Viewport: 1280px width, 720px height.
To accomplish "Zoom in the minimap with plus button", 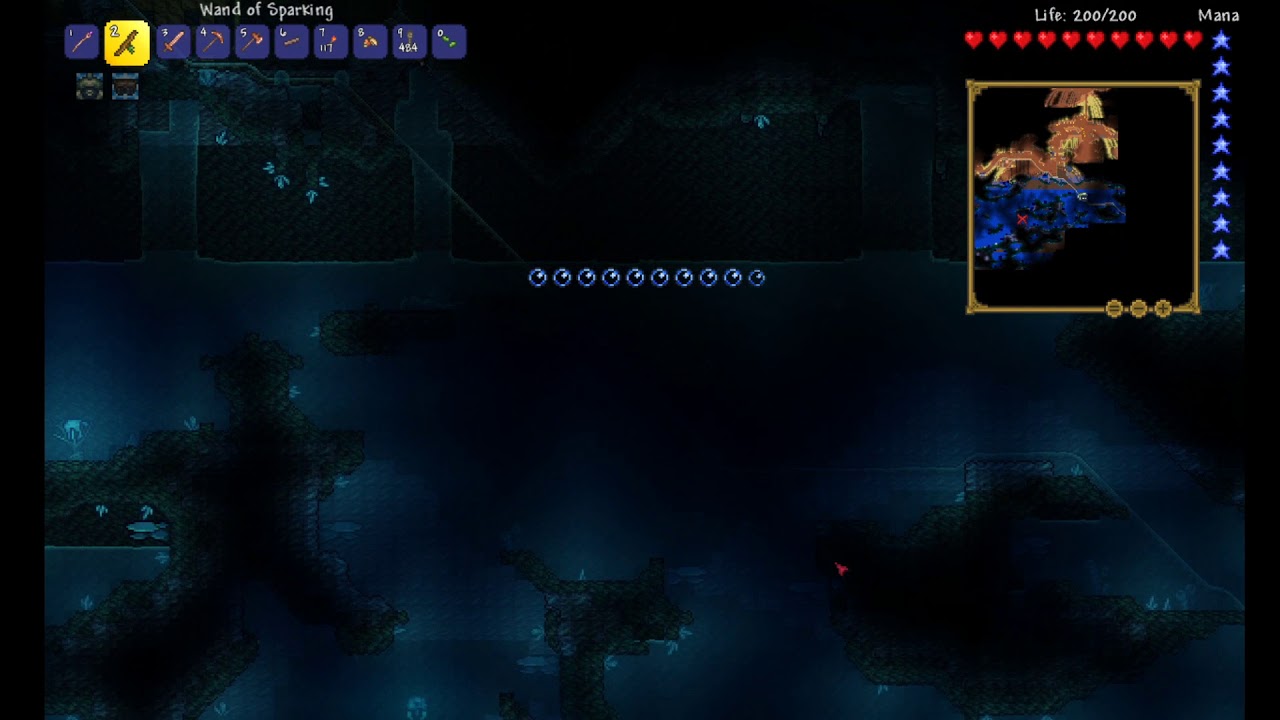I will tap(1163, 309).
